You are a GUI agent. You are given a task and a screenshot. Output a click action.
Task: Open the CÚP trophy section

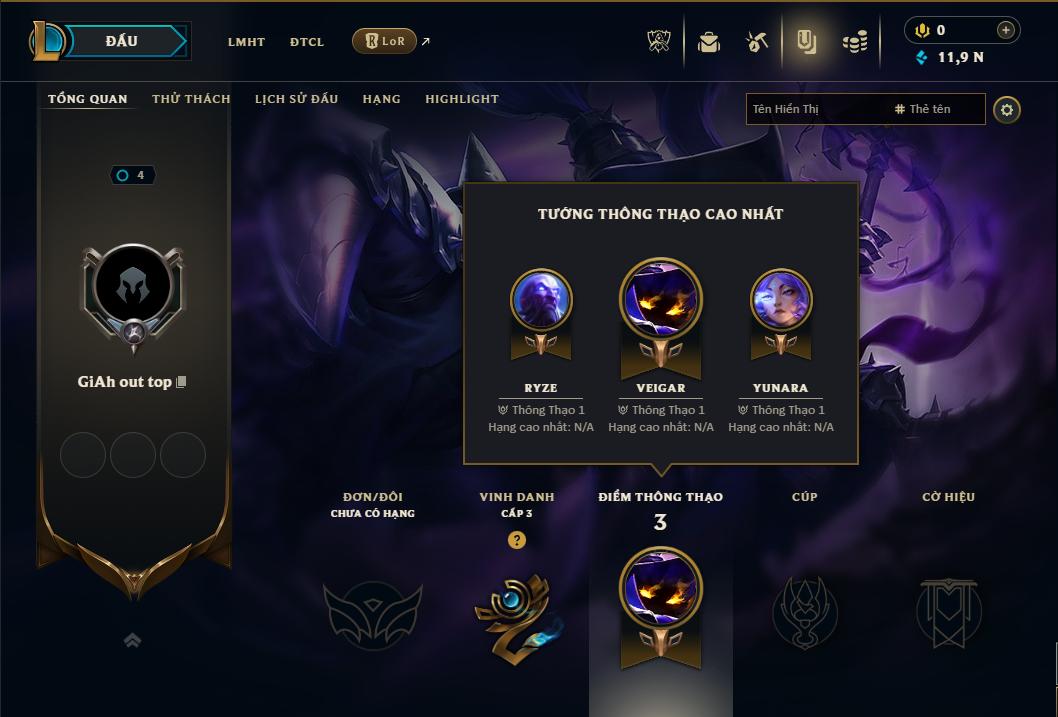(x=805, y=612)
